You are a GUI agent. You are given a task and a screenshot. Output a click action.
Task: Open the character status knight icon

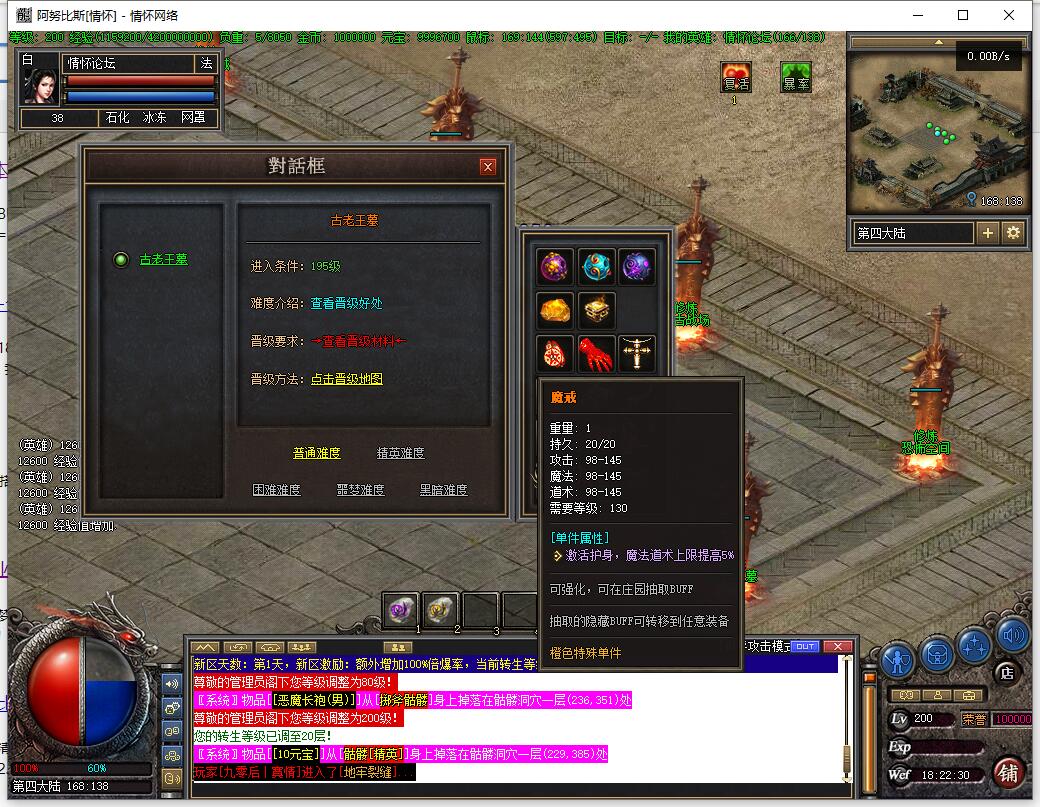tap(897, 660)
